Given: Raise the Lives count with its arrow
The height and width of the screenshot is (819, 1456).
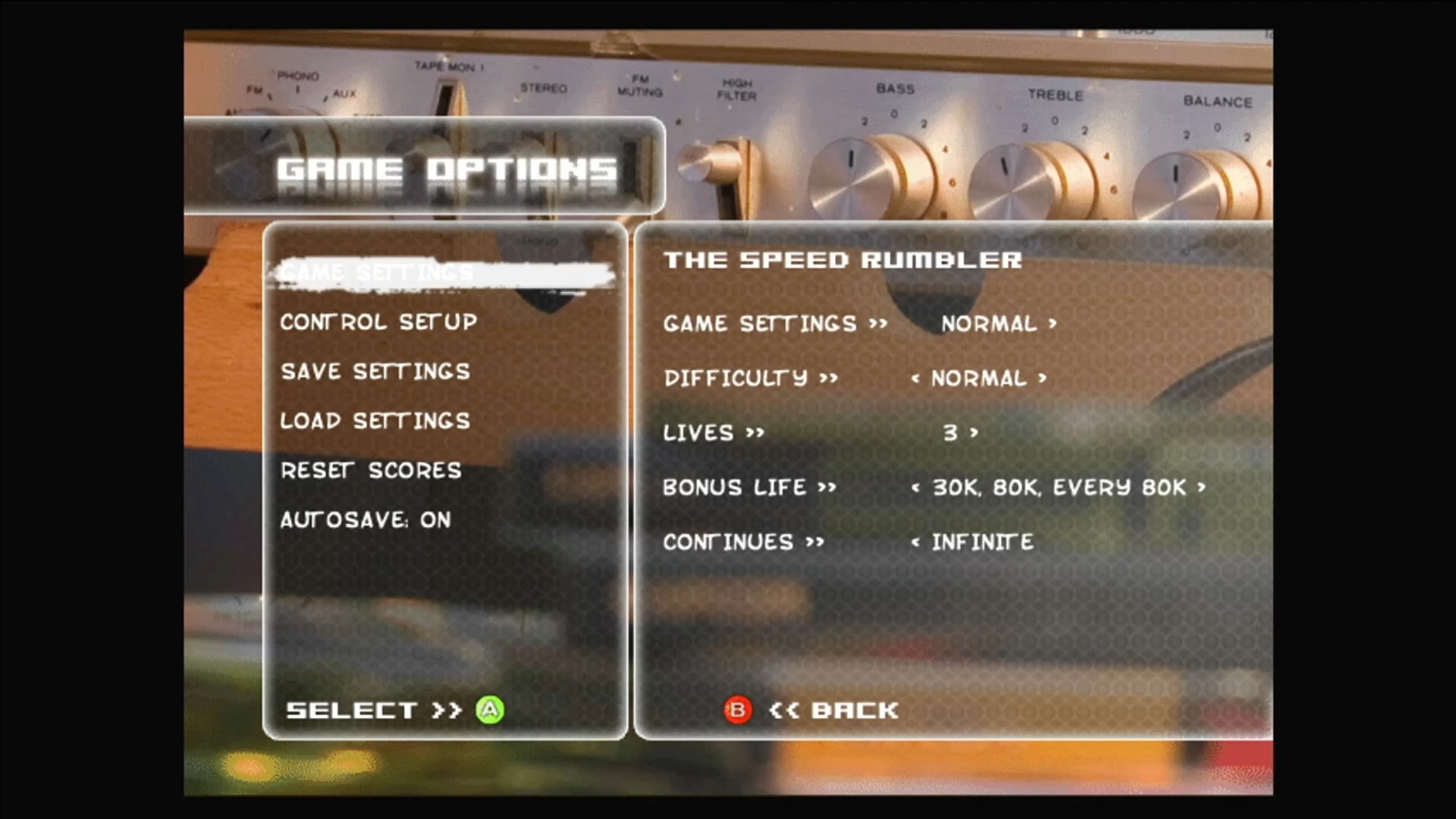Looking at the screenshot, I should coord(974,433).
